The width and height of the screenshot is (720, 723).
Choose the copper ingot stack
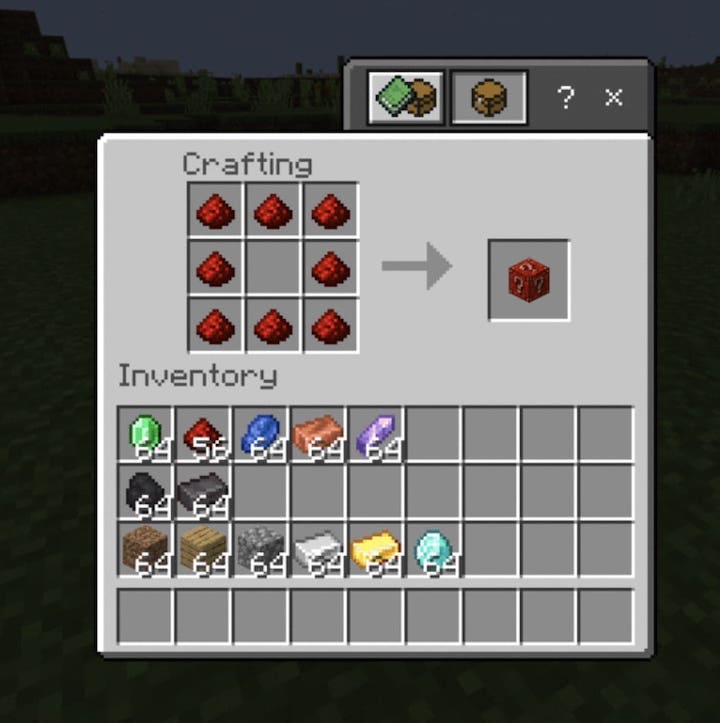[319, 434]
